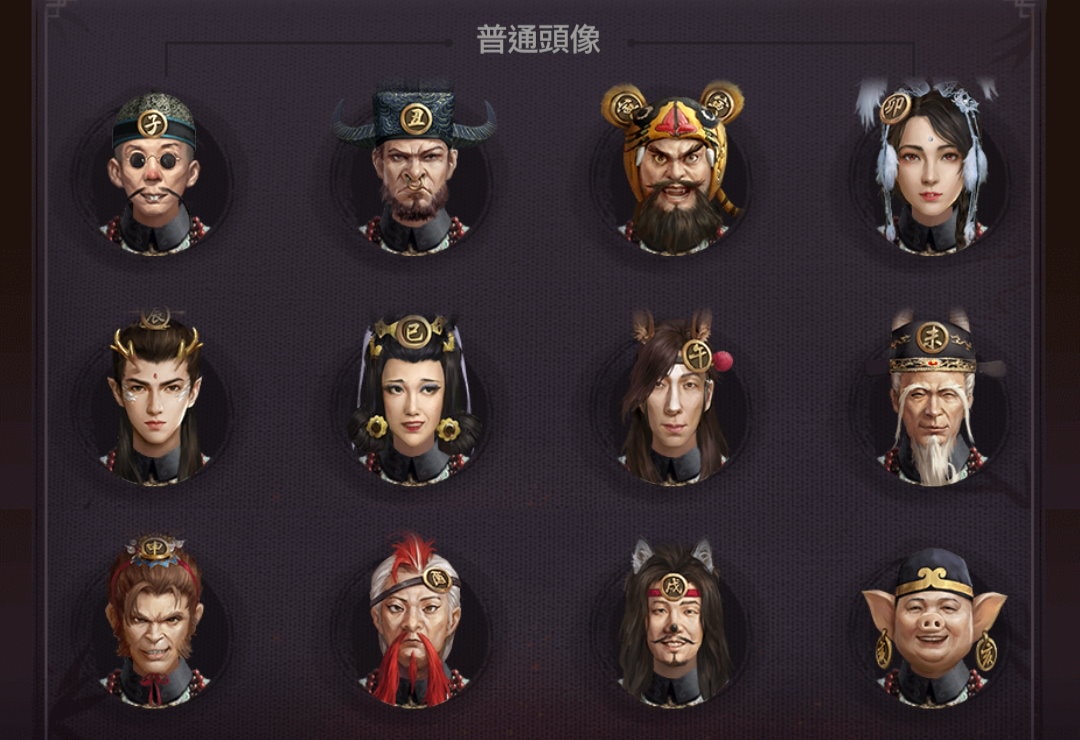Select the snake woman avatar with gold earrings
Screen dimensions: 1080x740
[414, 400]
